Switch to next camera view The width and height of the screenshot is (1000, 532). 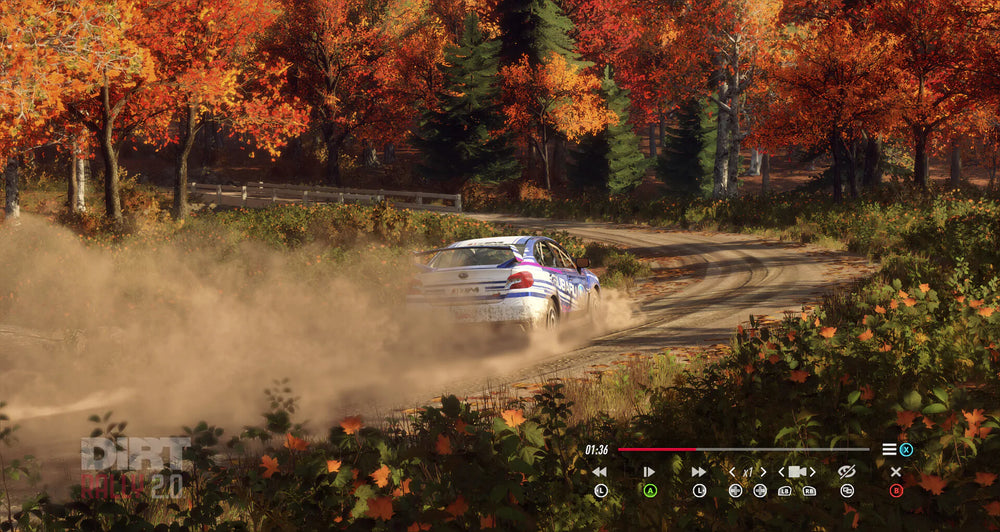pos(812,472)
